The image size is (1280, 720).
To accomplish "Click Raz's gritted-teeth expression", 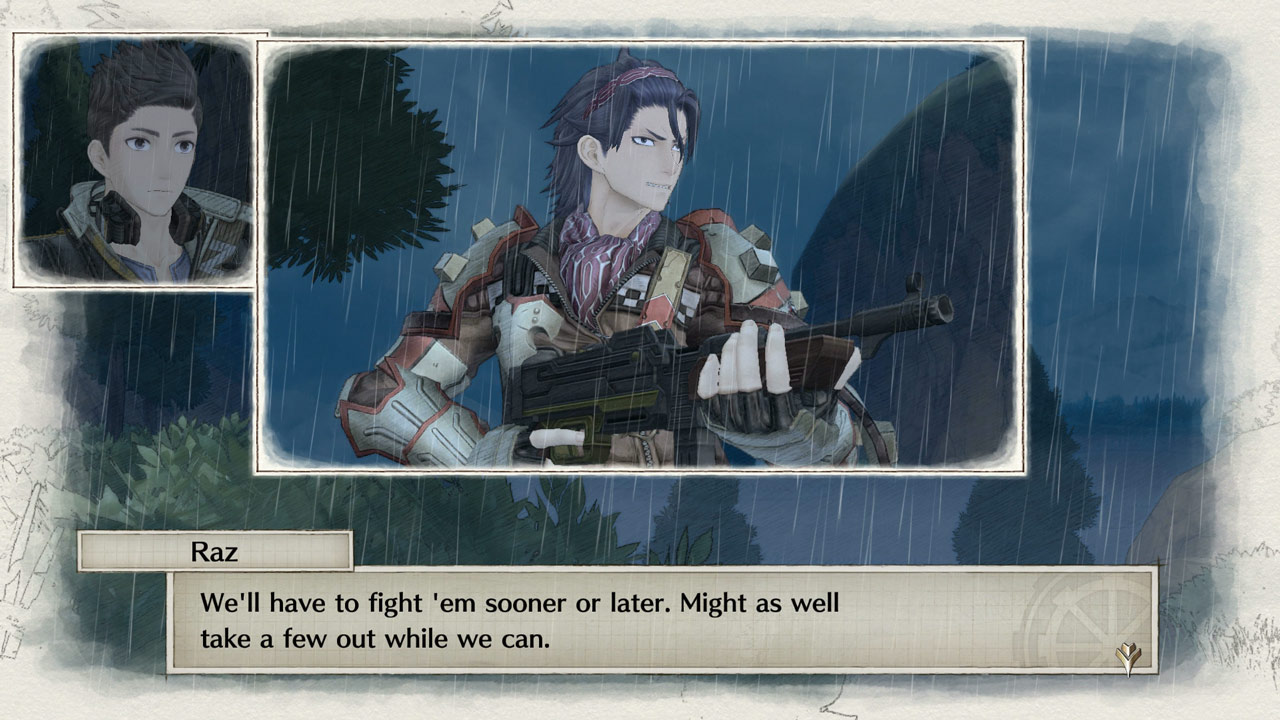I will (x=656, y=186).
